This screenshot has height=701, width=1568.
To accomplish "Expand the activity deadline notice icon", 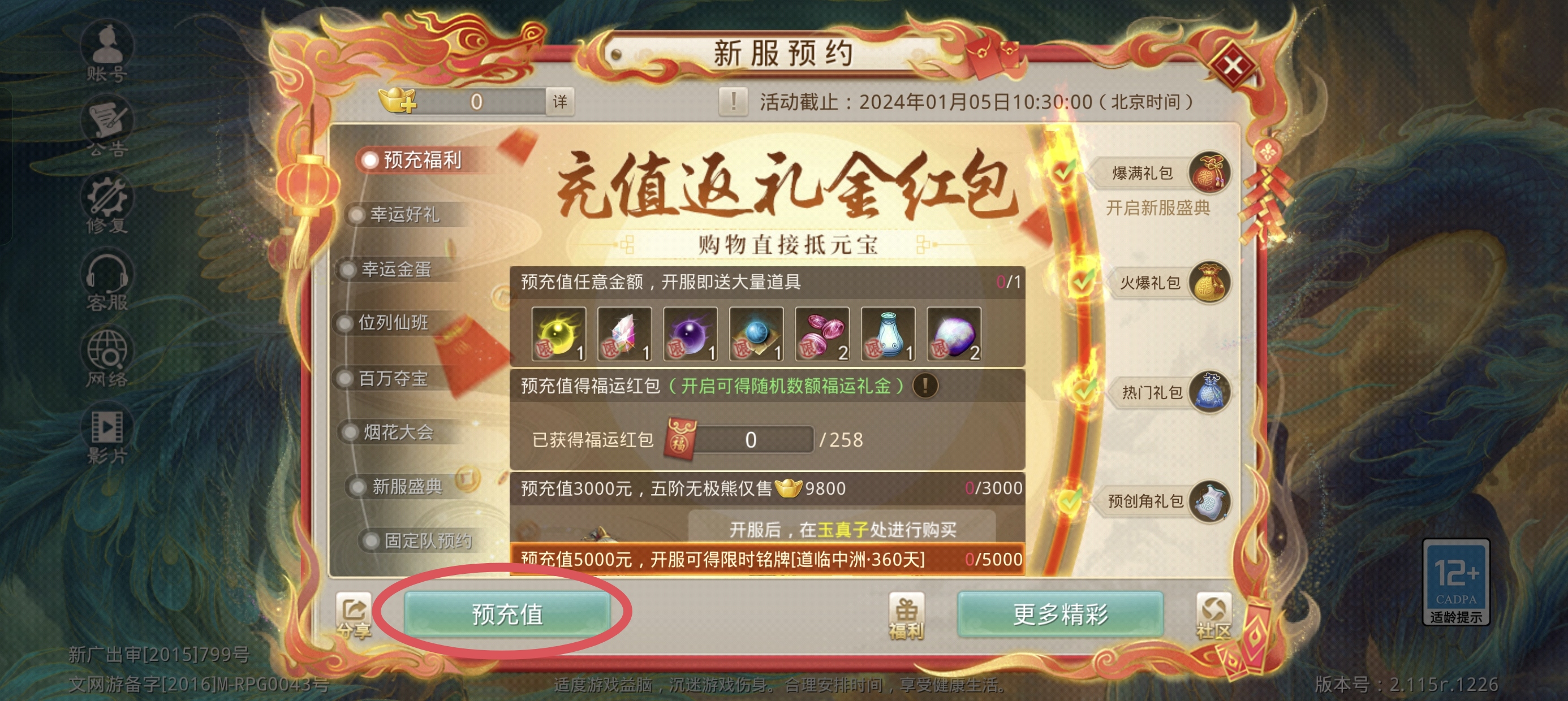I will pos(734,102).
